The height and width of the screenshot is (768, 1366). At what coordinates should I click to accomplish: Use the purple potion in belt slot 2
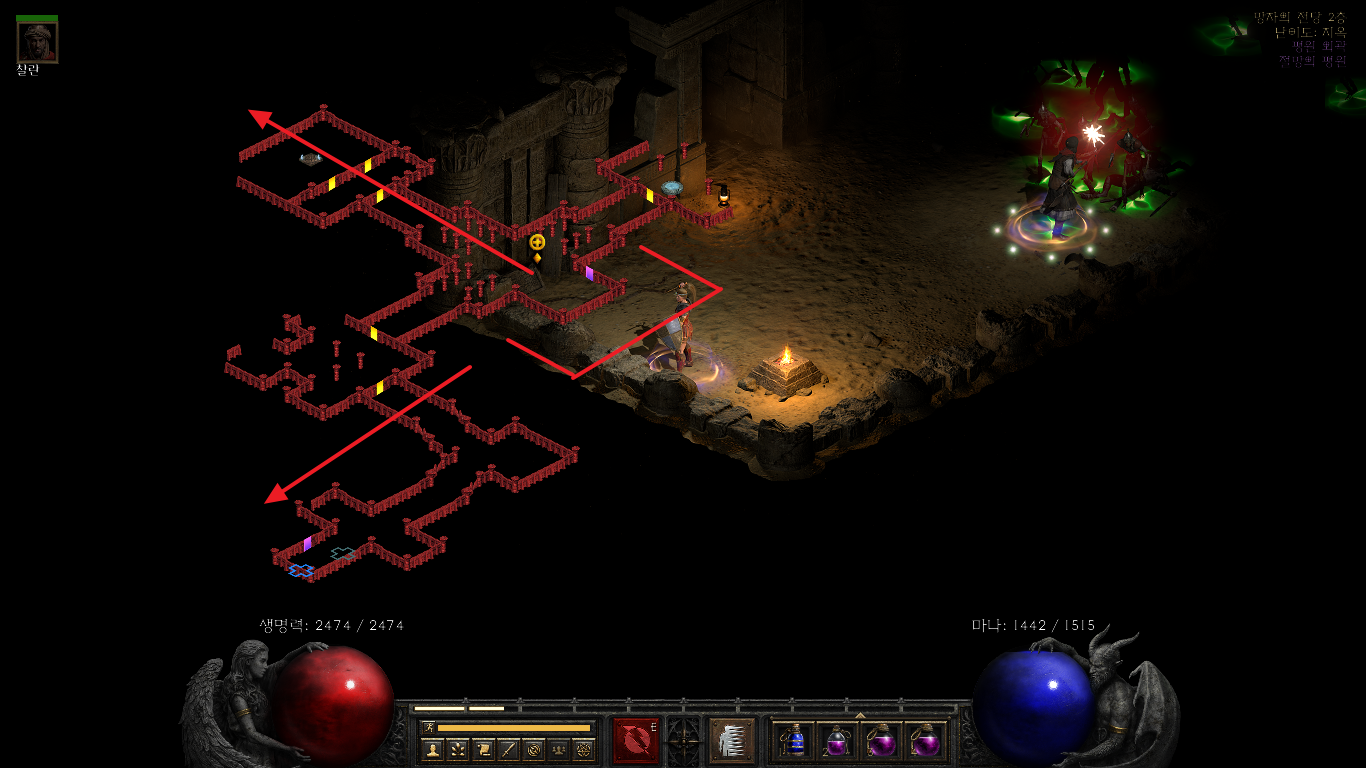click(x=837, y=741)
